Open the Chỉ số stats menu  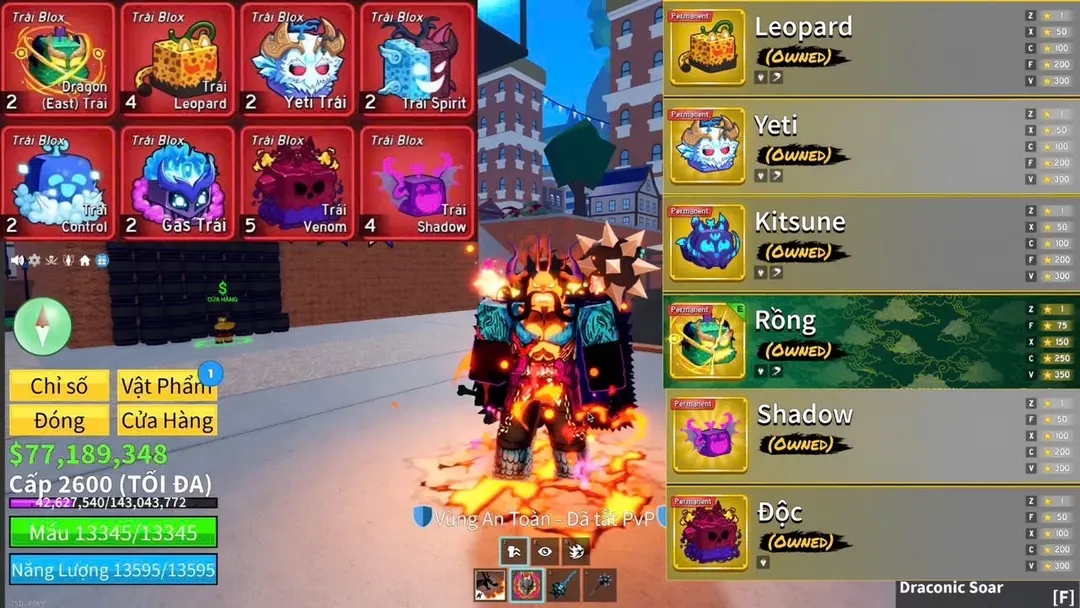pyautogui.click(x=59, y=386)
